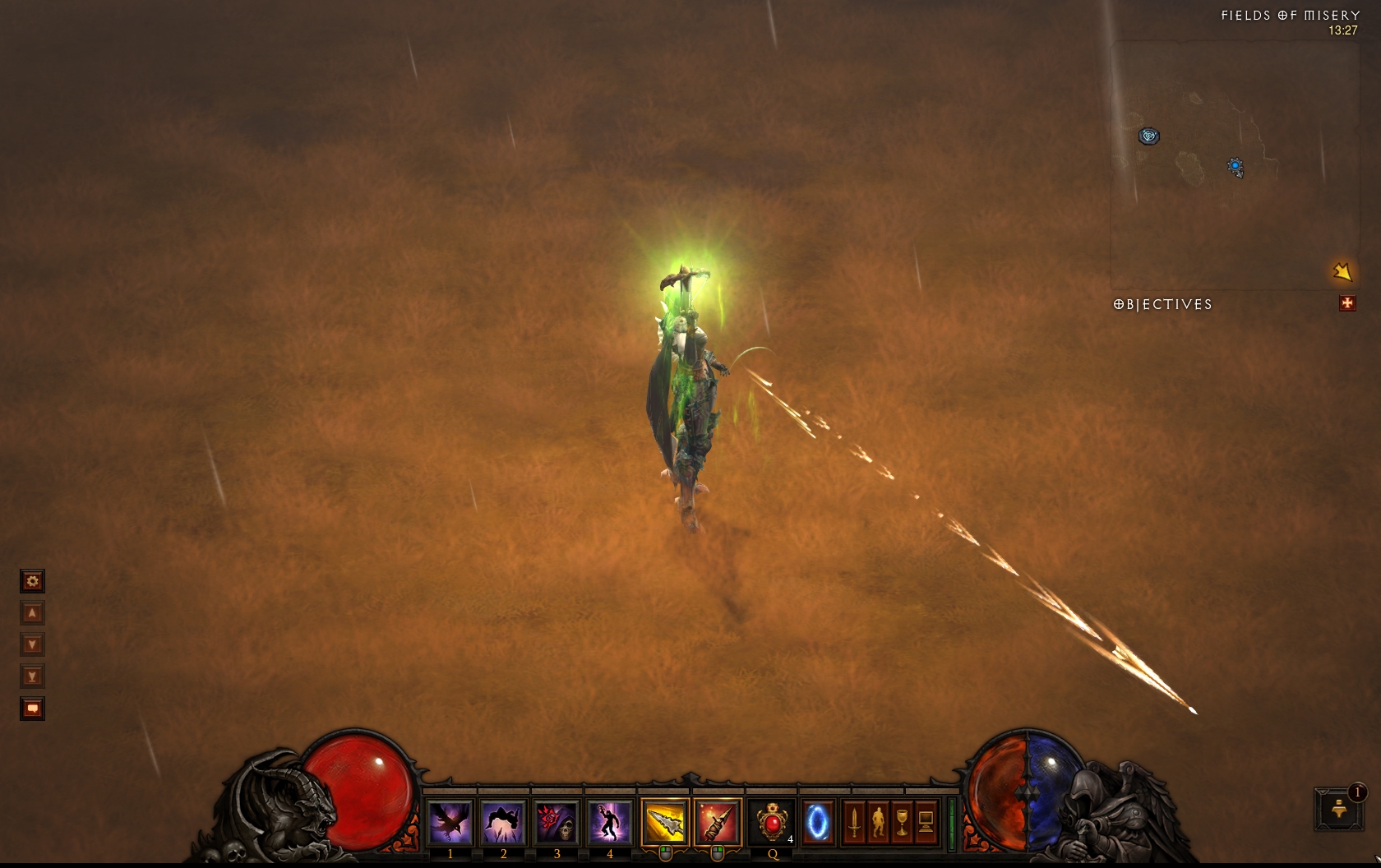Viewport: 1381px width, 868px height.
Task: Toggle the Objectives tracker header
Action: pos(1163,304)
